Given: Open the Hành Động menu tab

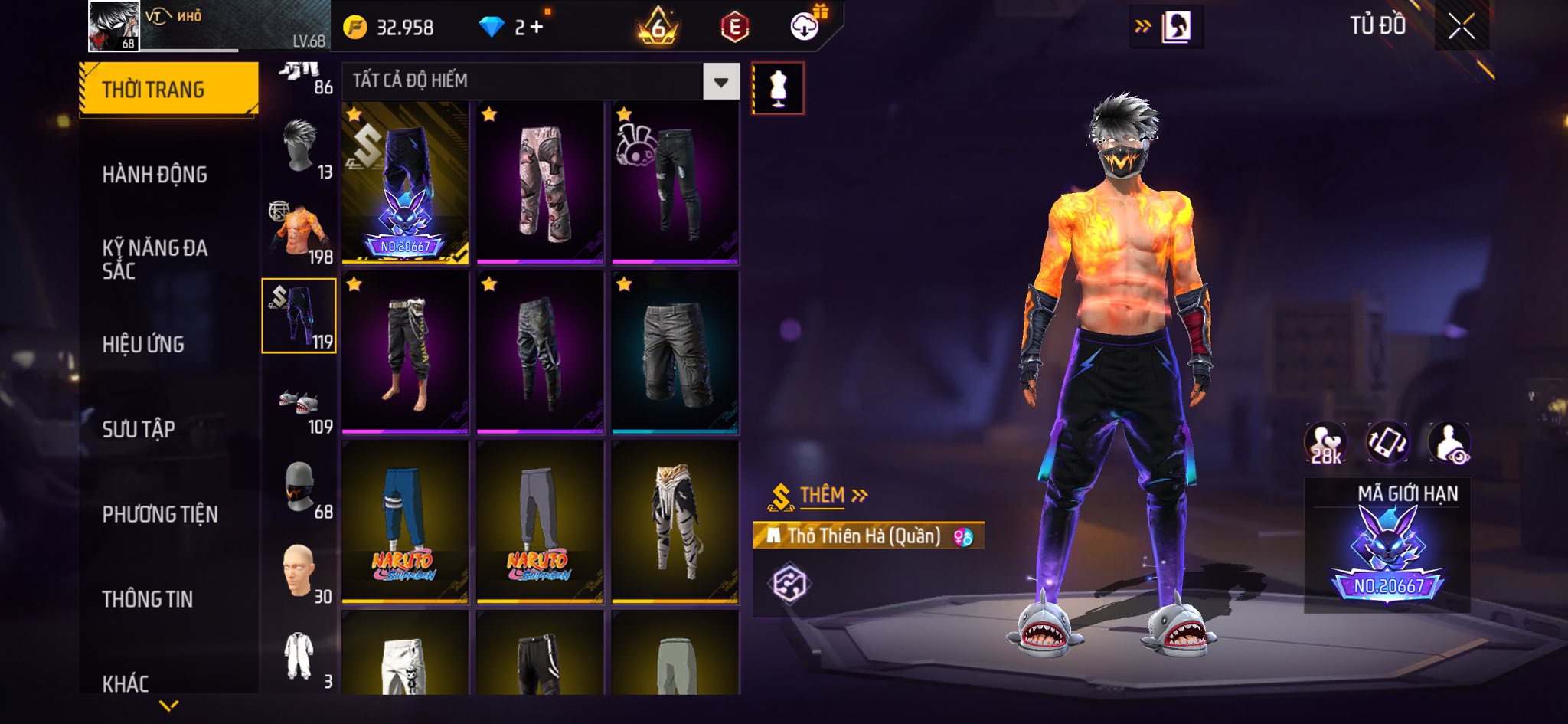Looking at the screenshot, I should coord(155,175).
